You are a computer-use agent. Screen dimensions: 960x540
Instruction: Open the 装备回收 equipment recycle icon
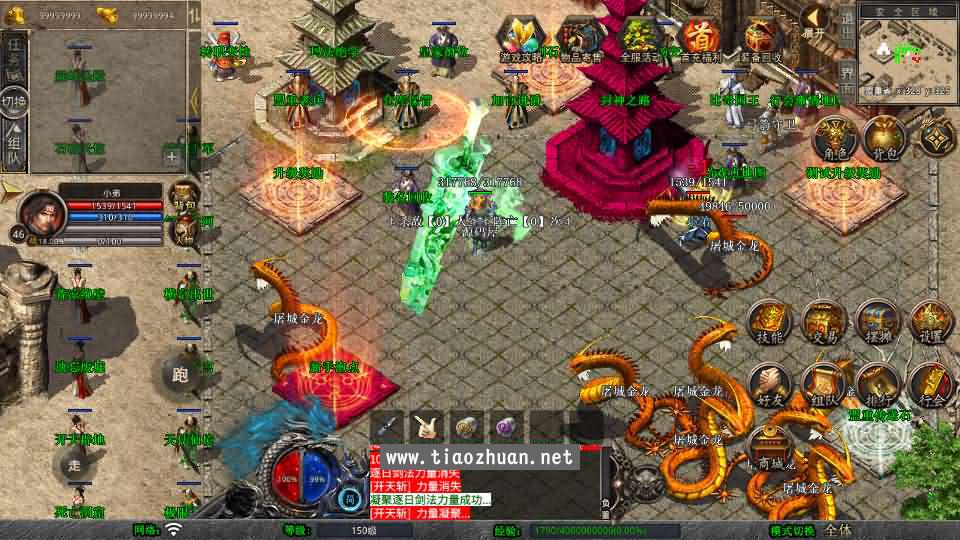click(762, 40)
